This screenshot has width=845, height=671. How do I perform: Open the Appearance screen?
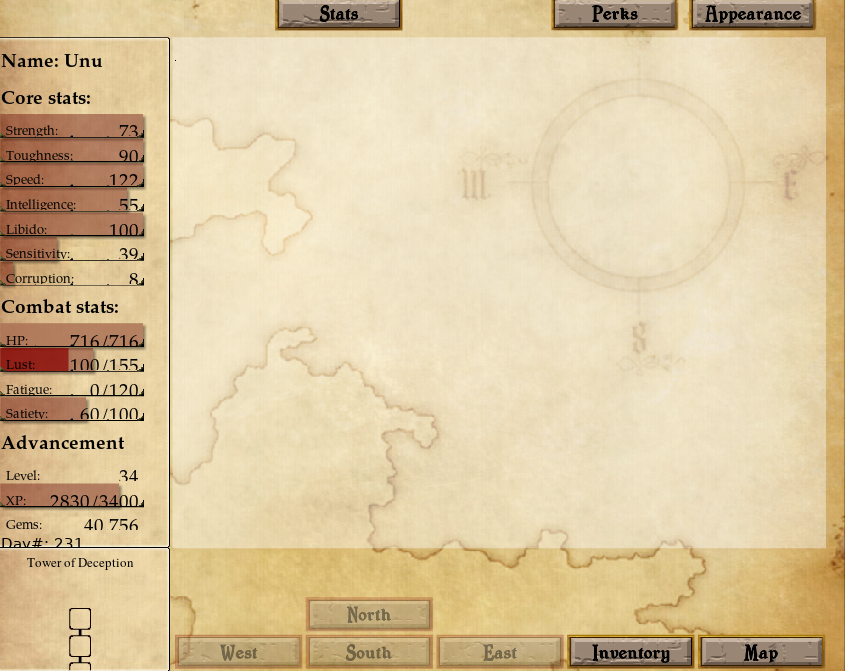[753, 14]
